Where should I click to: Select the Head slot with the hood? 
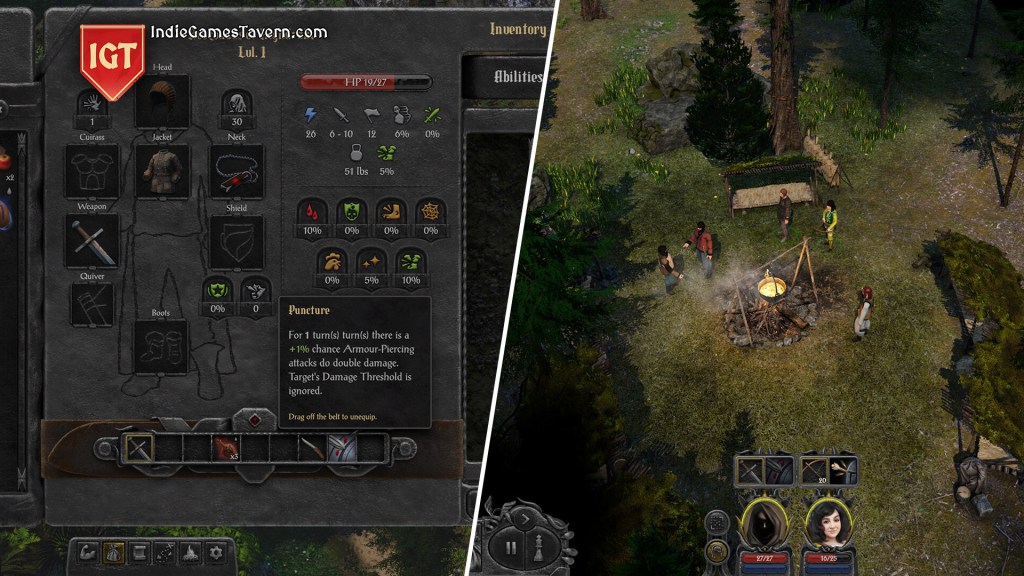click(x=162, y=102)
